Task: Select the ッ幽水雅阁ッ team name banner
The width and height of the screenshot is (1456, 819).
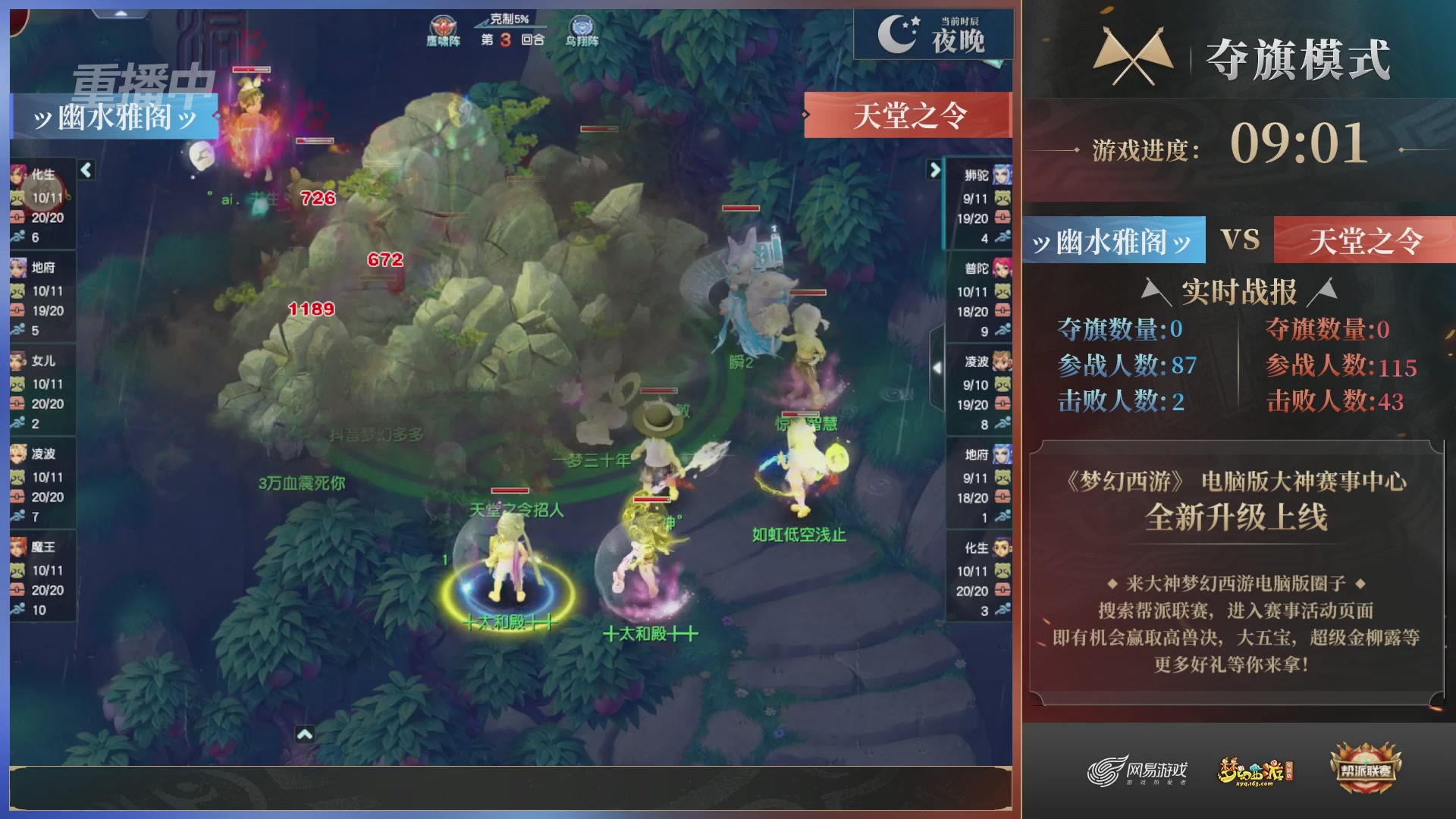Action: pyautogui.click(x=1112, y=240)
